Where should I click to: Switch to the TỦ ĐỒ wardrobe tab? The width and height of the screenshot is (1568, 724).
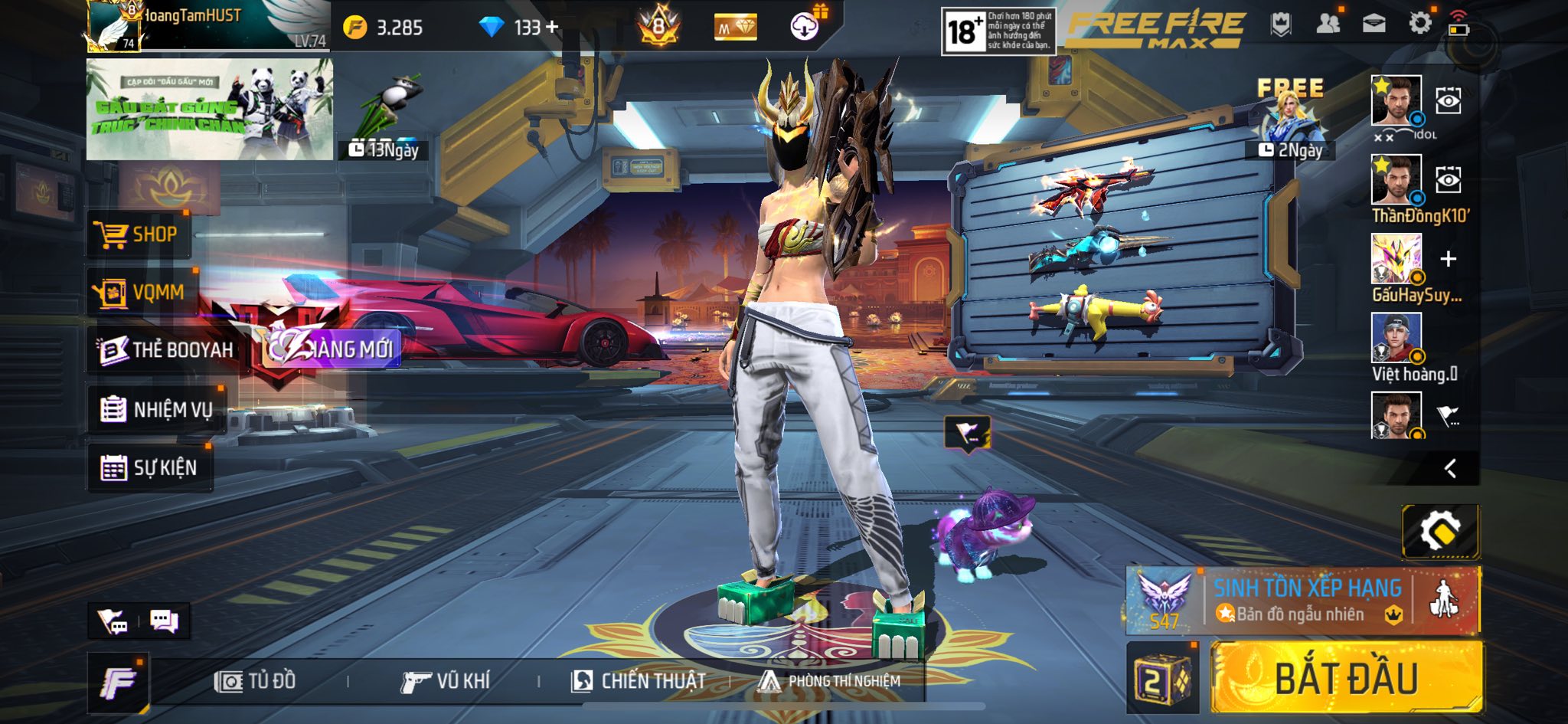(256, 681)
